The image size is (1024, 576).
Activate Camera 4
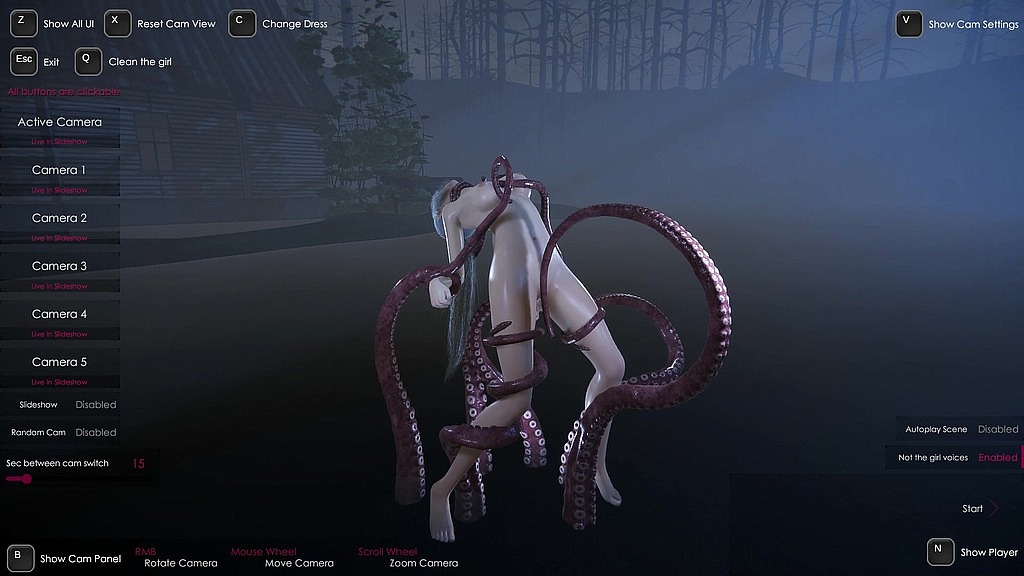pyautogui.click(x=59, y=314)
